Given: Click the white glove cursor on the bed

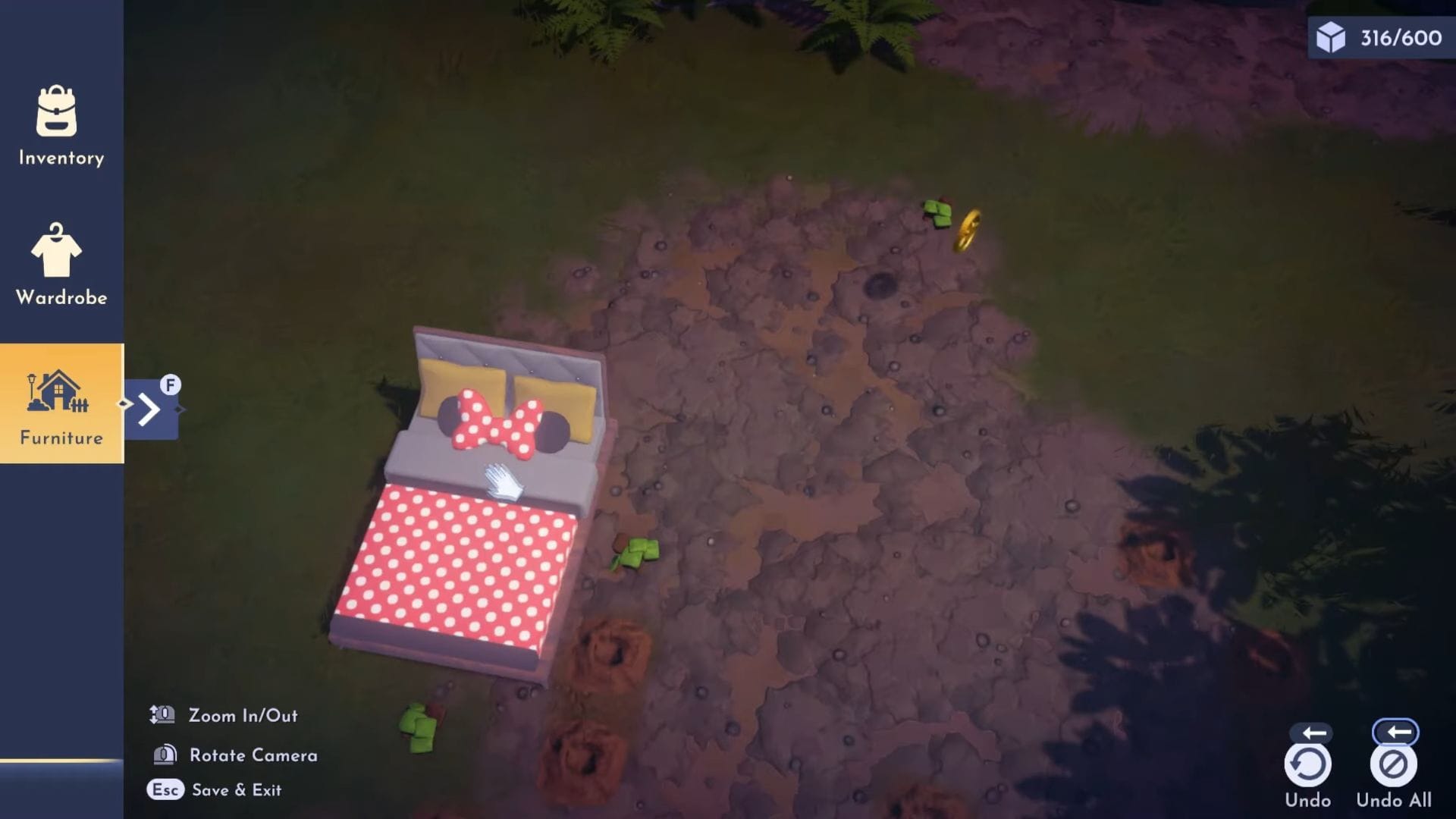Looking at the screenshot, I should 504,482.
